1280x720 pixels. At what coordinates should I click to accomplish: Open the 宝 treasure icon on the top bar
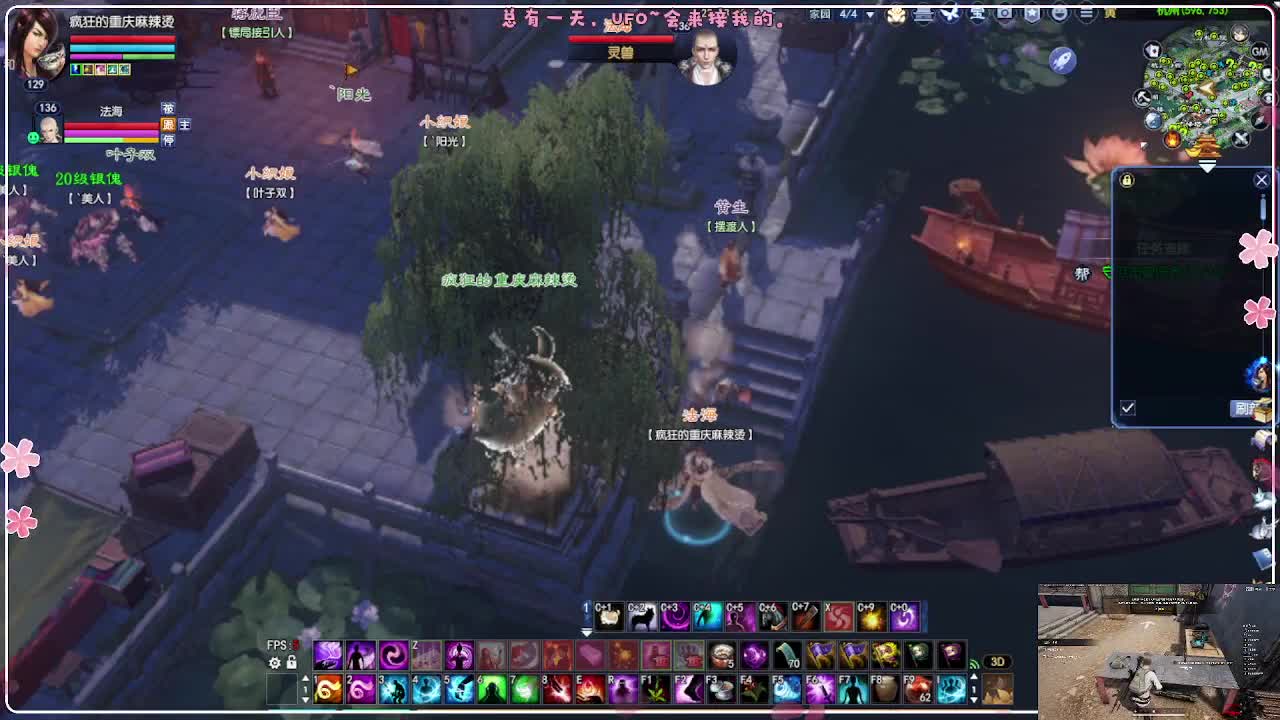[977, 14]
